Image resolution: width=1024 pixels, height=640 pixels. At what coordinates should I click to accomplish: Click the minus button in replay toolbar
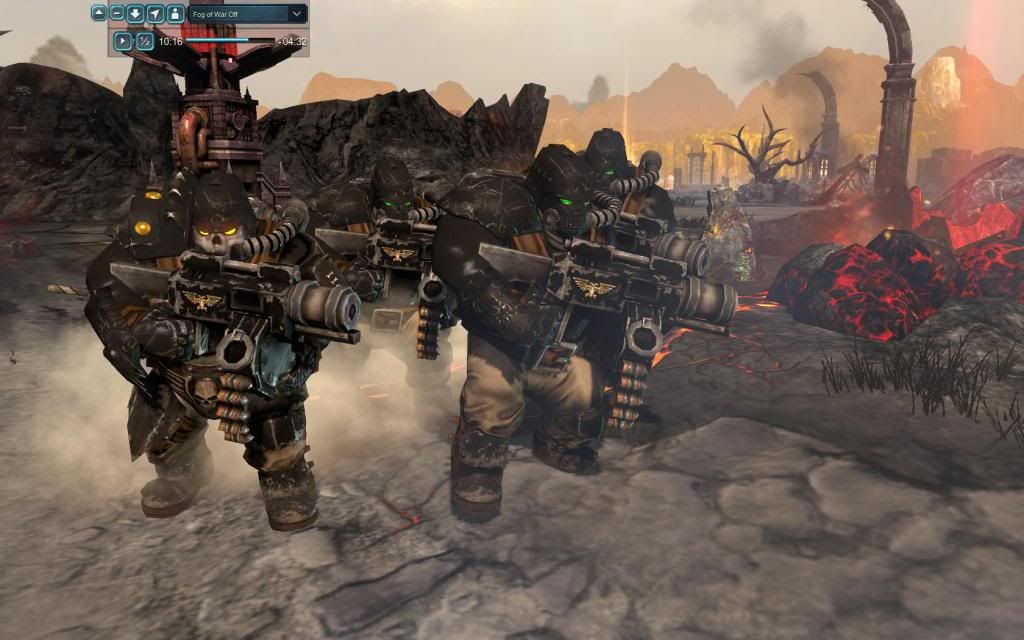tap(117, 14)
